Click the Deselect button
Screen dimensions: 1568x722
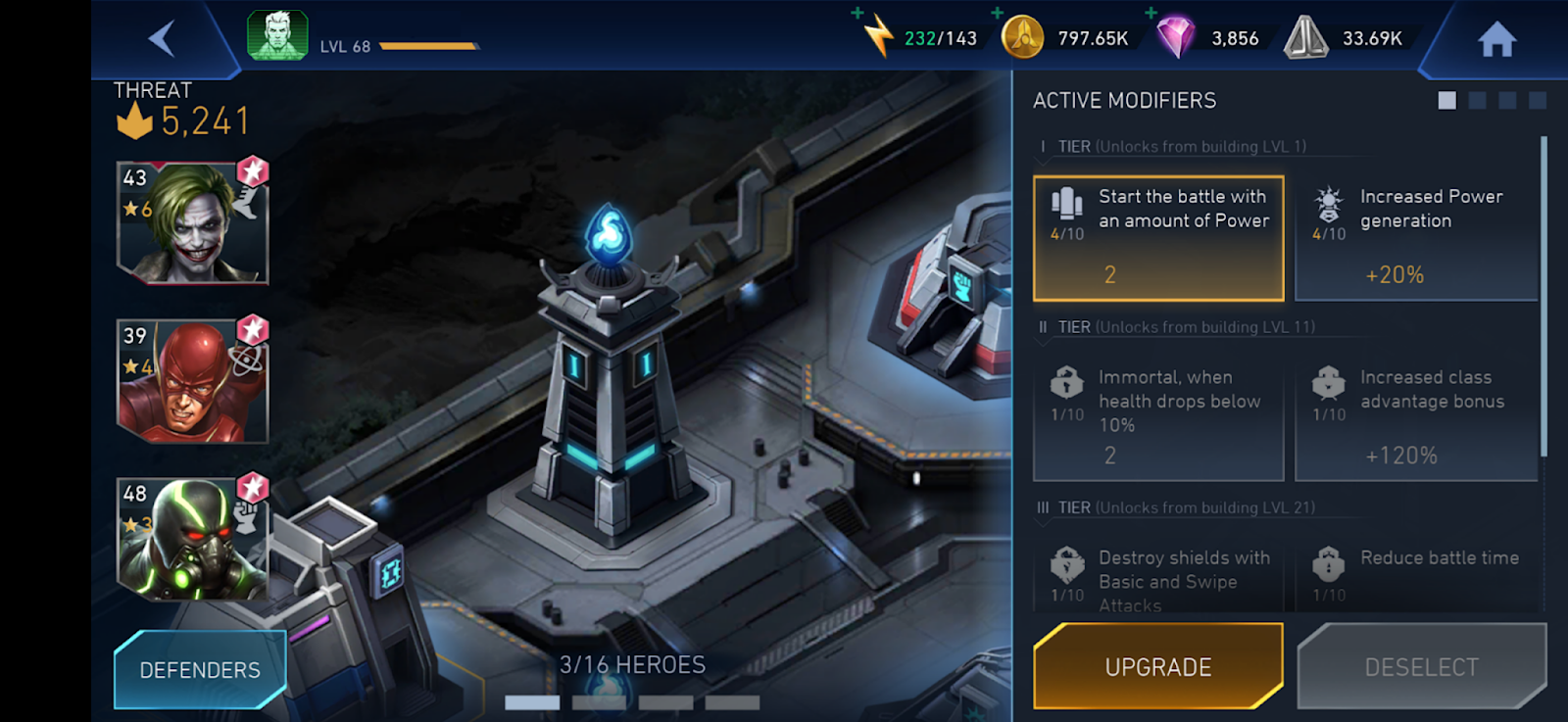point(1421,667)
